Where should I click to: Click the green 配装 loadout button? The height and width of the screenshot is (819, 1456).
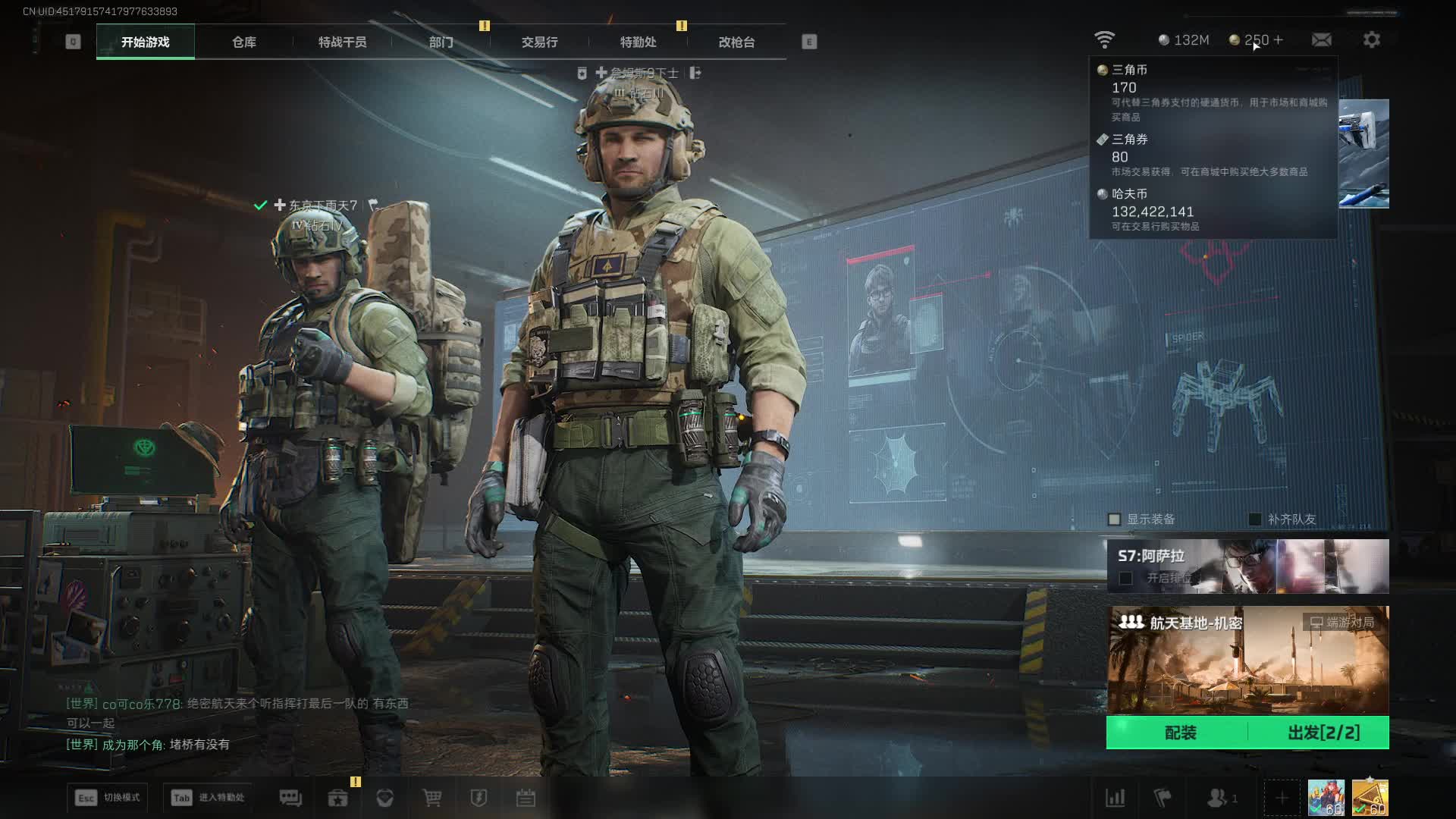1179,733
